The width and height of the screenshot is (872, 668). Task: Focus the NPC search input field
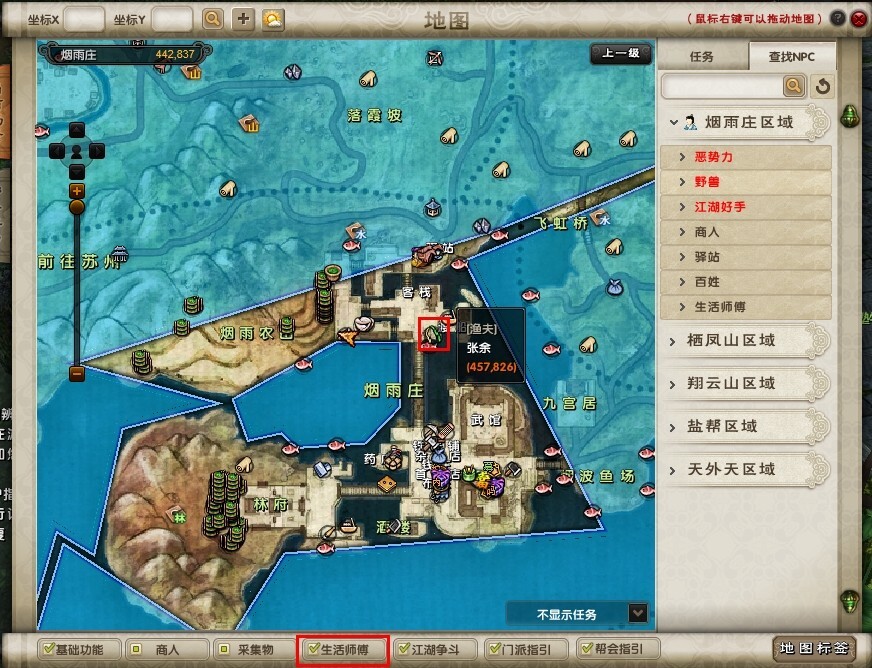tap(722, 87)
